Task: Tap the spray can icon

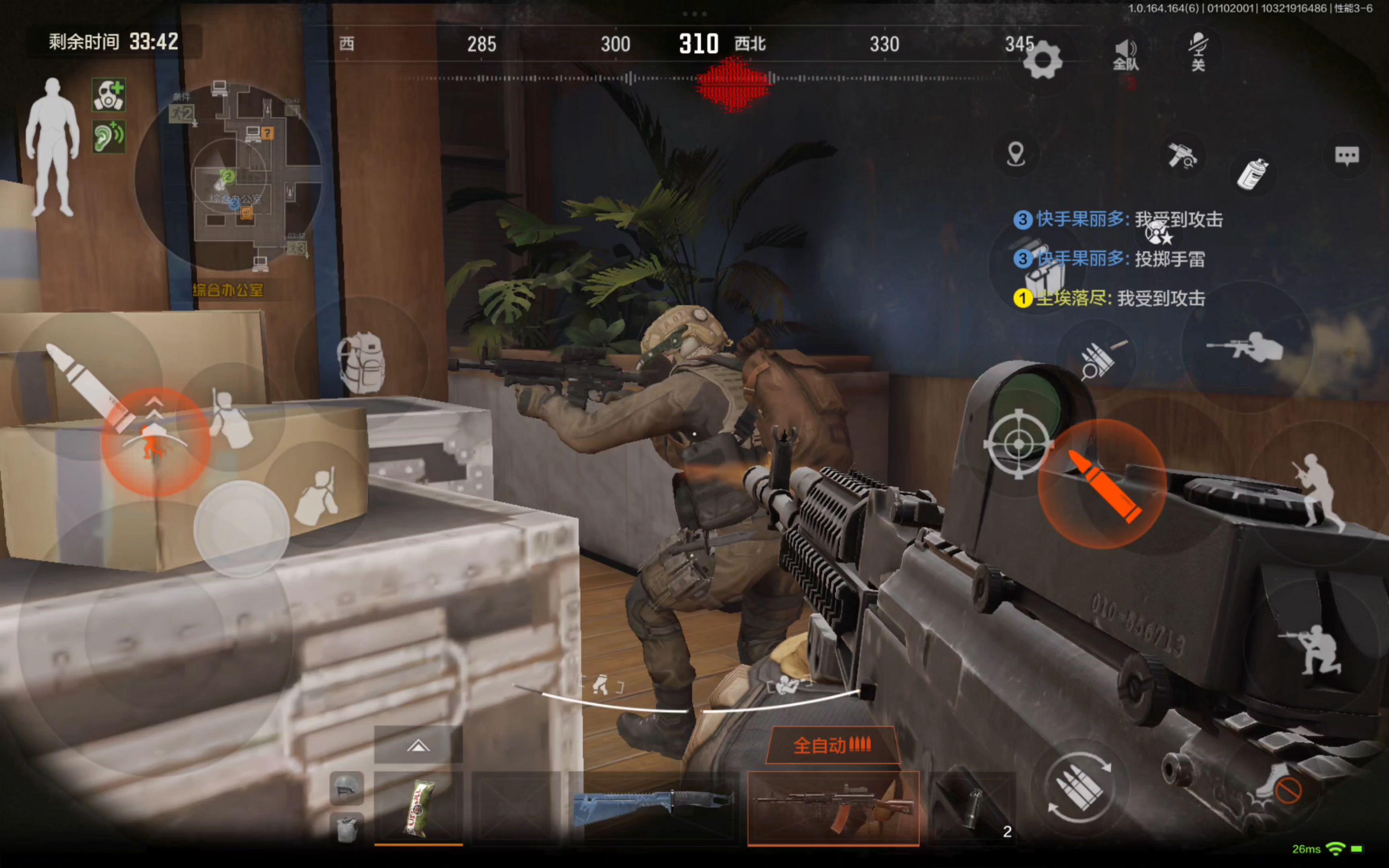Action: click(x=1252, y=173)
